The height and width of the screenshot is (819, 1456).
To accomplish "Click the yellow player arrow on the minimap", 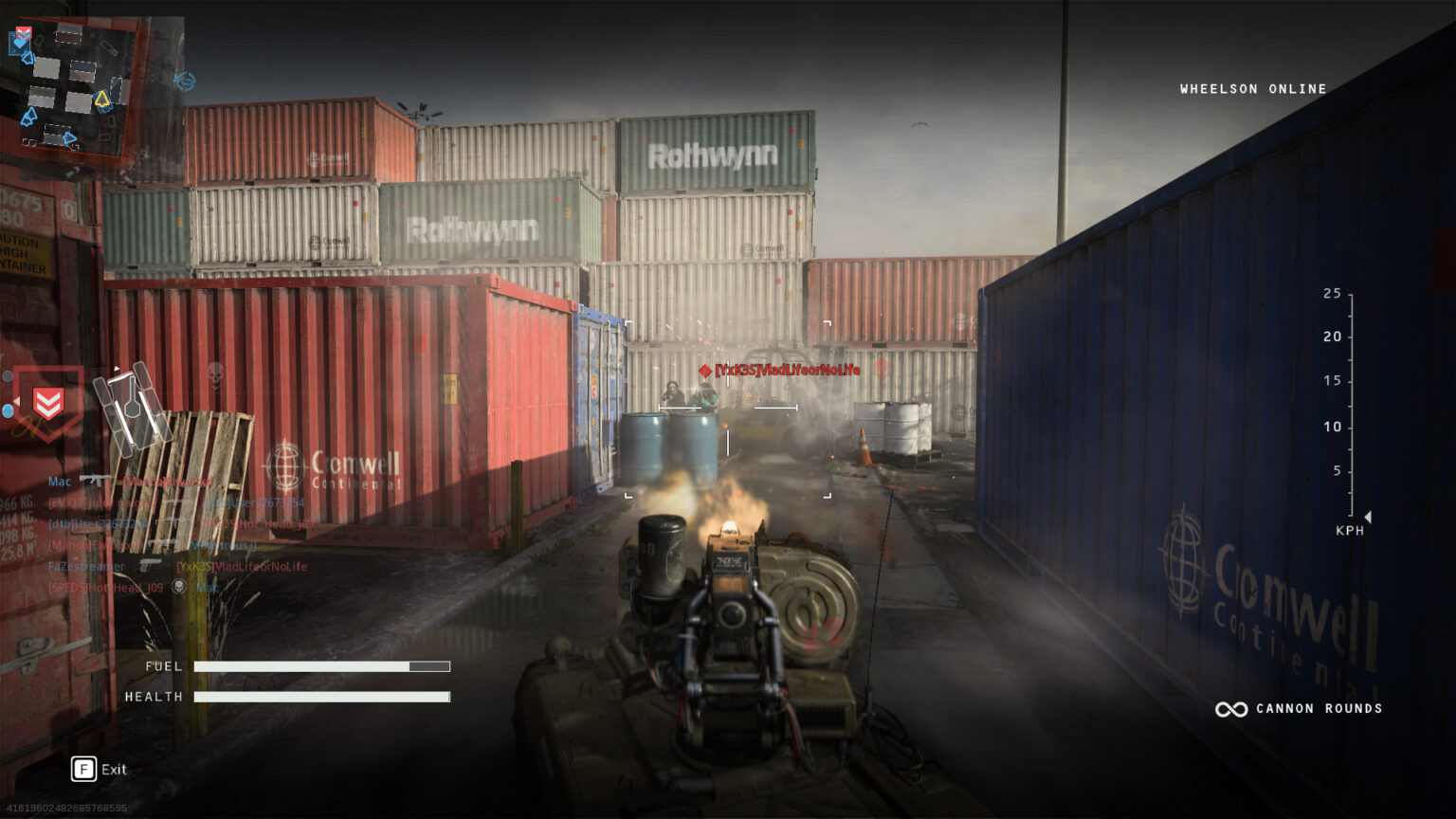I will pos(102,98).
